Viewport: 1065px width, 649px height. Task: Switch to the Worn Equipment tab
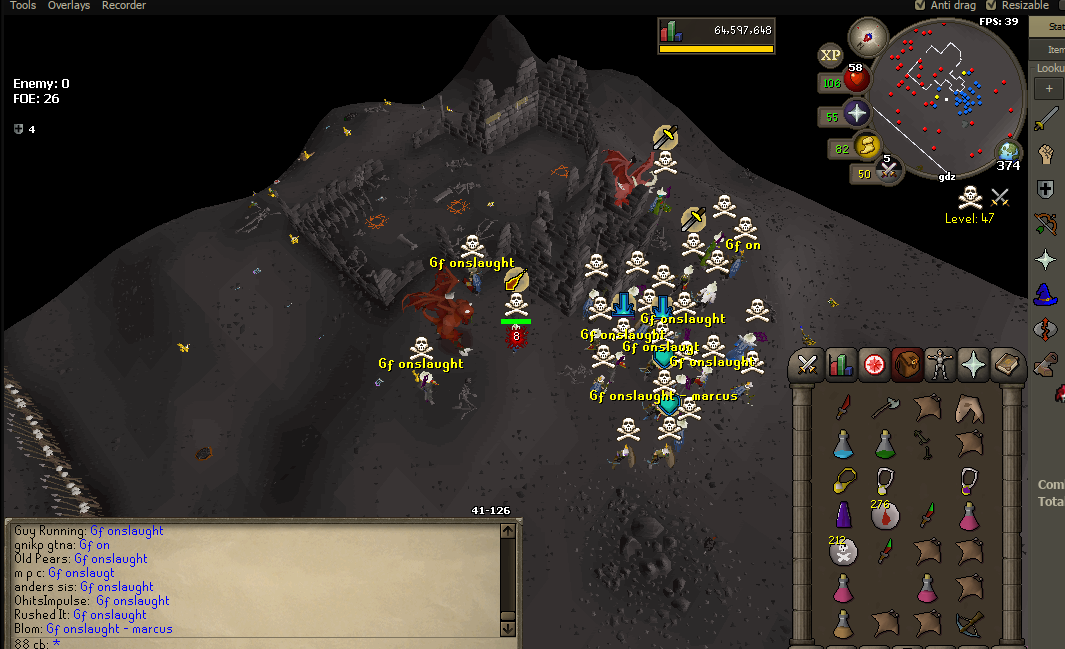click(x=940, y=366)
